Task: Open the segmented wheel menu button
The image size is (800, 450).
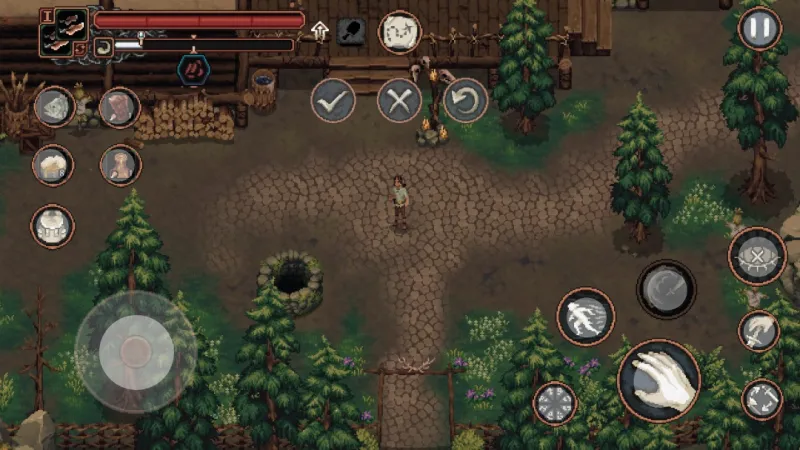Action: [x=554, y=403]
